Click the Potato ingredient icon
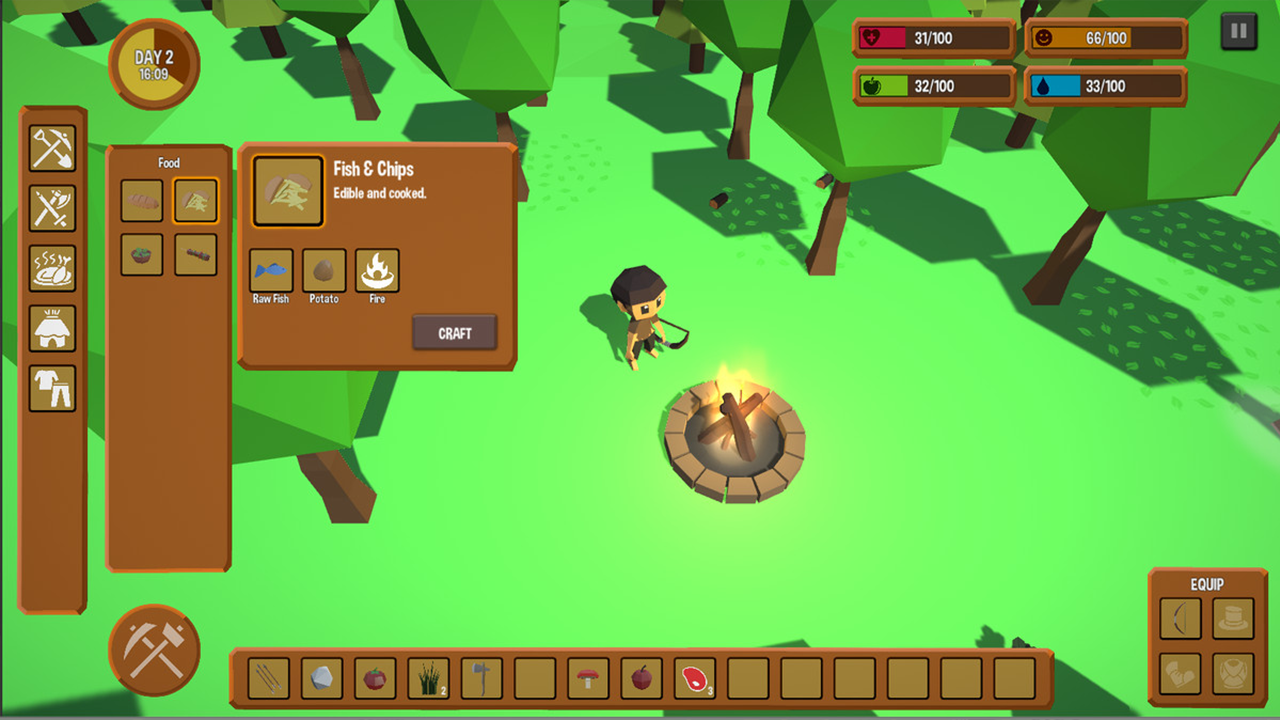This screenshot has height=720, width=1280. coord(323,268)
